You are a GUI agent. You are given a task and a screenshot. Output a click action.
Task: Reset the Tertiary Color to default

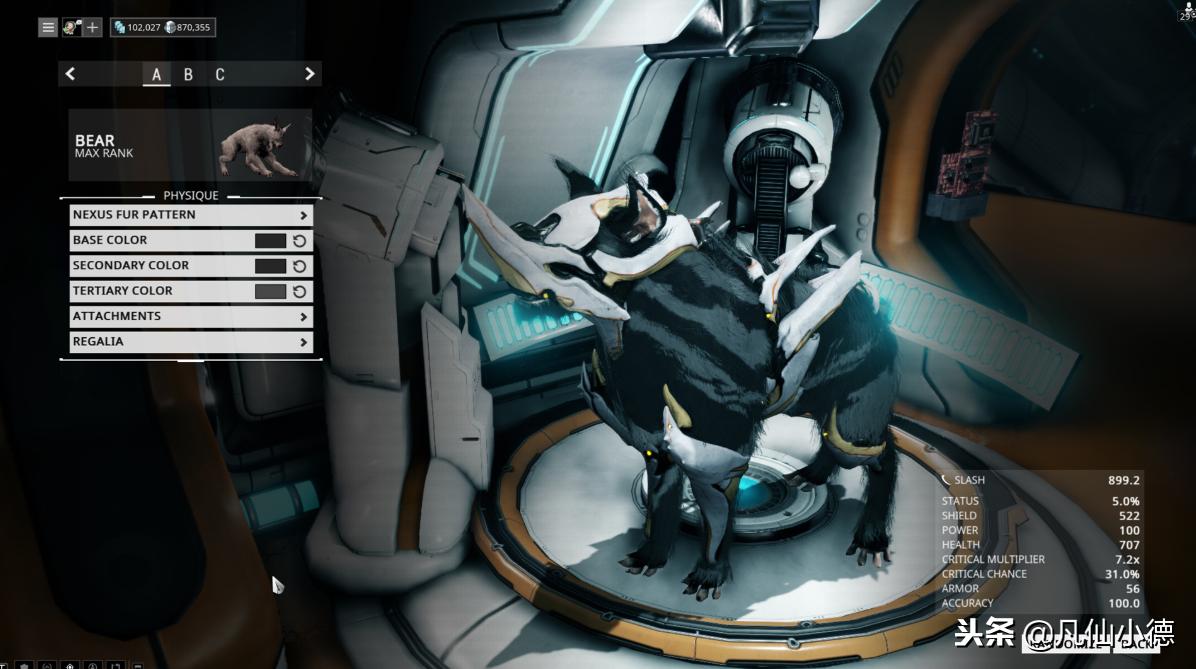pos(299,291)
